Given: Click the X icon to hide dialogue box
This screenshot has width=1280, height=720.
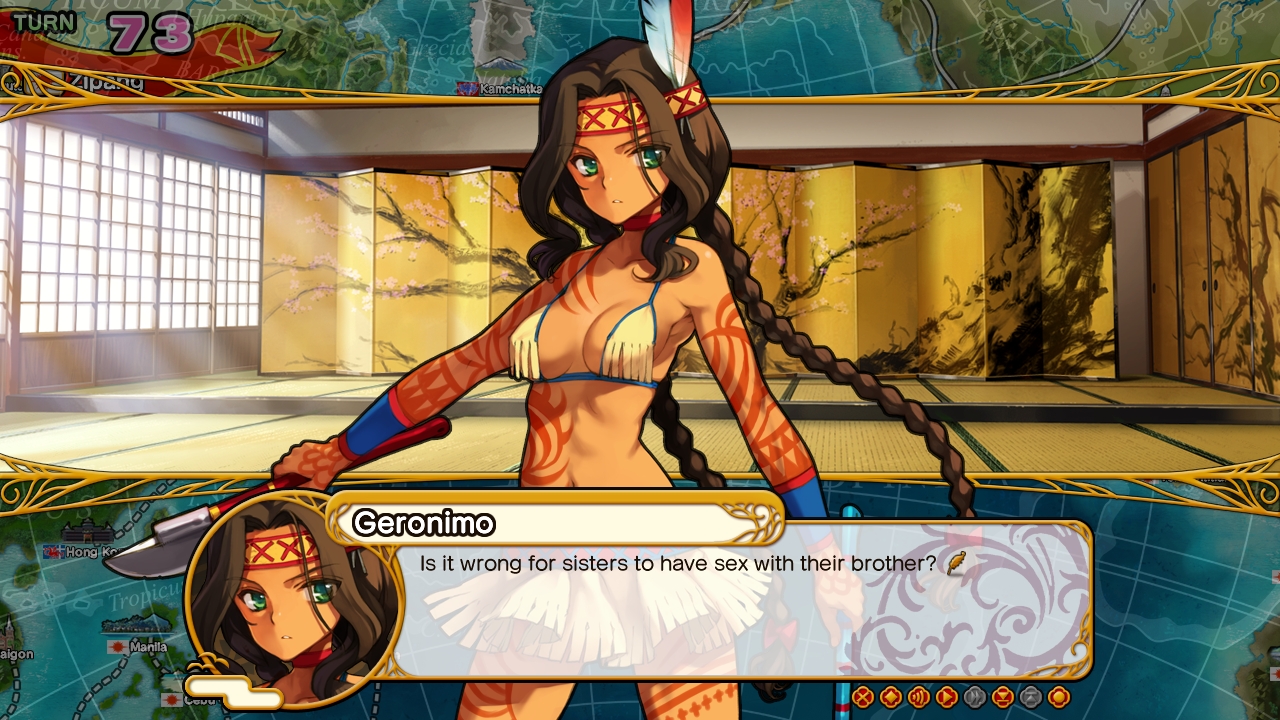Looking at the screenshot, I should pos(863,697).
